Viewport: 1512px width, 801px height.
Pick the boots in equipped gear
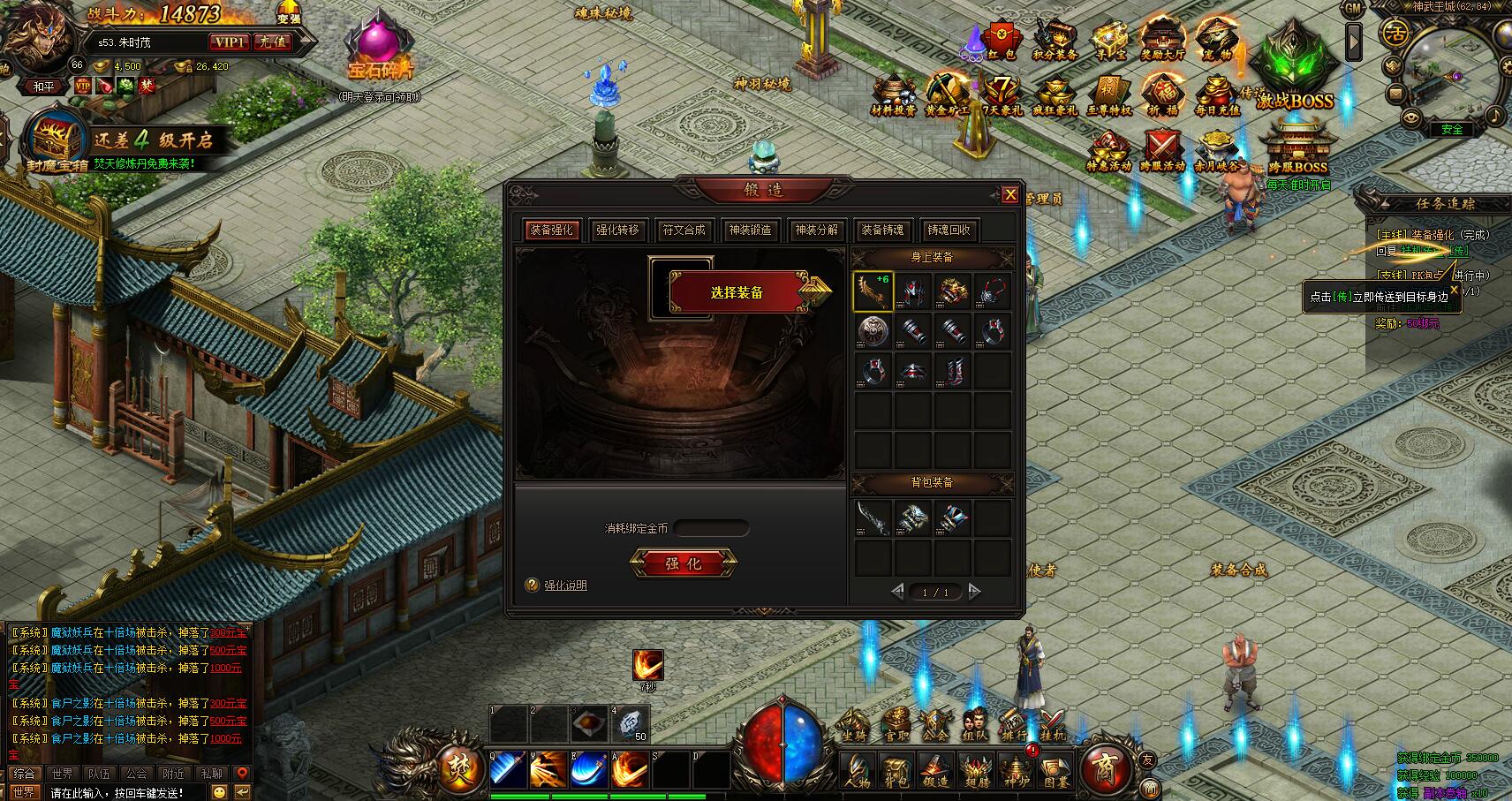952,371
